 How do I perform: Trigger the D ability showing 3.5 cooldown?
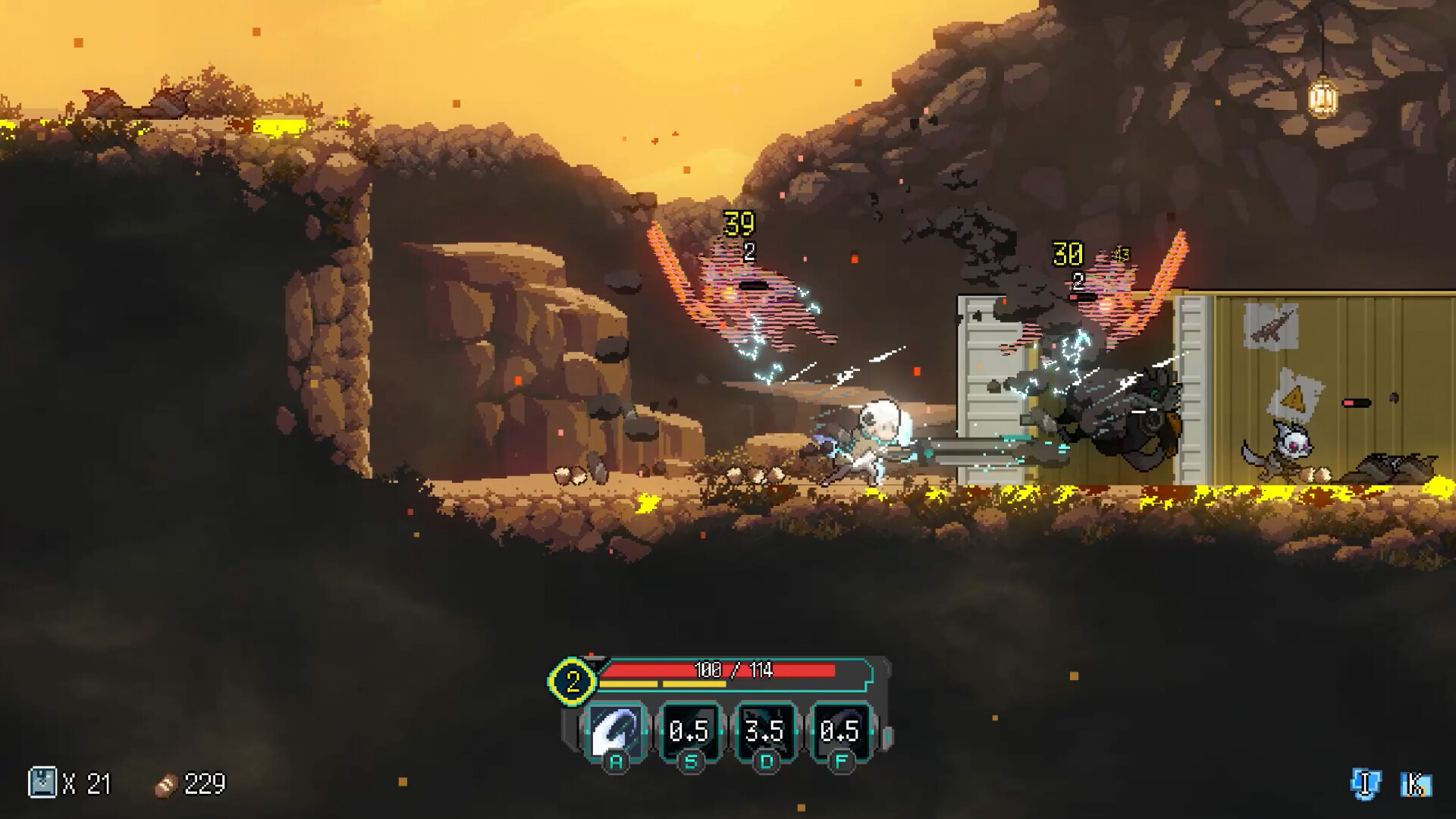coord(764,731)
